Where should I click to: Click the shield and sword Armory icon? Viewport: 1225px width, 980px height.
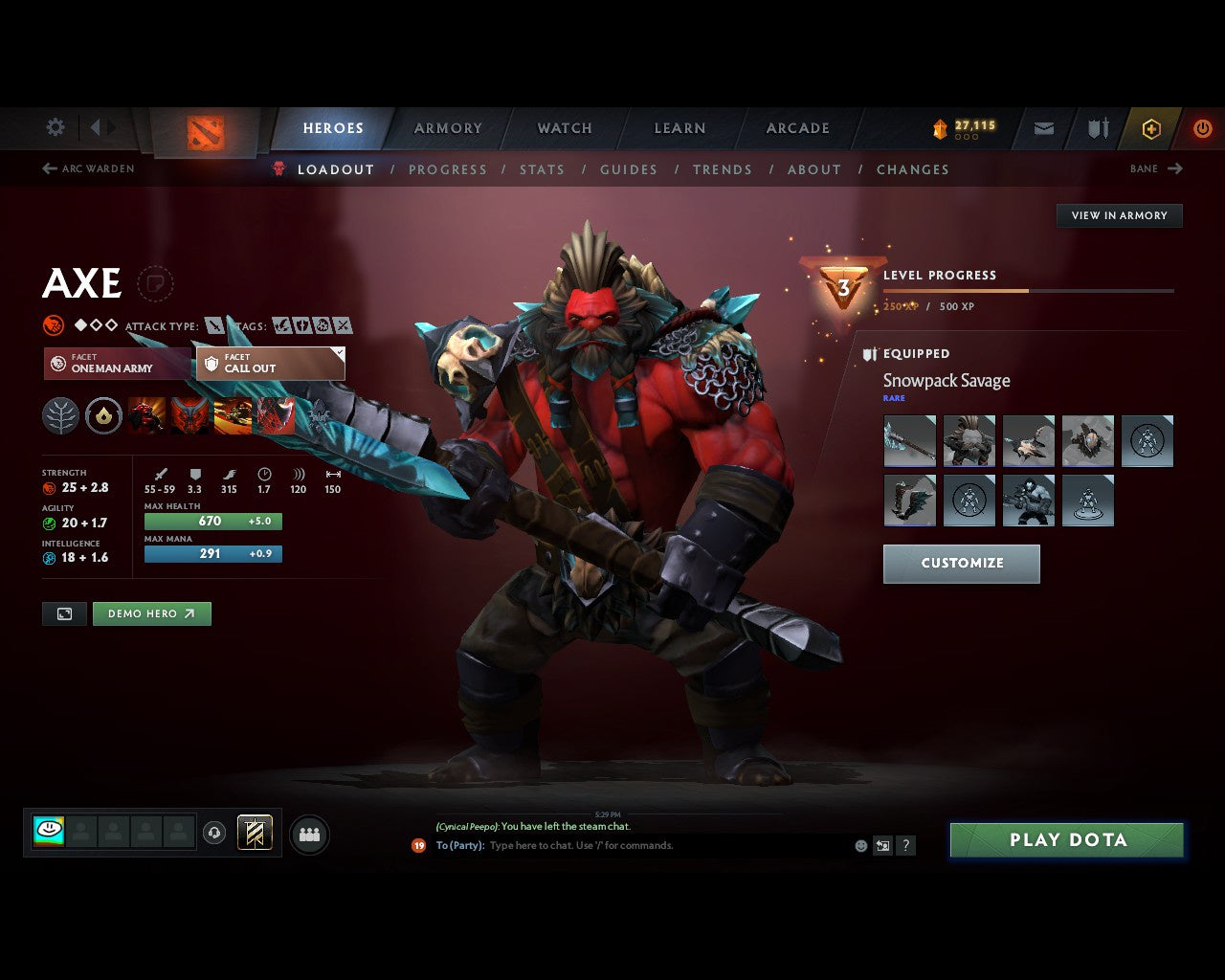[x=1097, y=127]
